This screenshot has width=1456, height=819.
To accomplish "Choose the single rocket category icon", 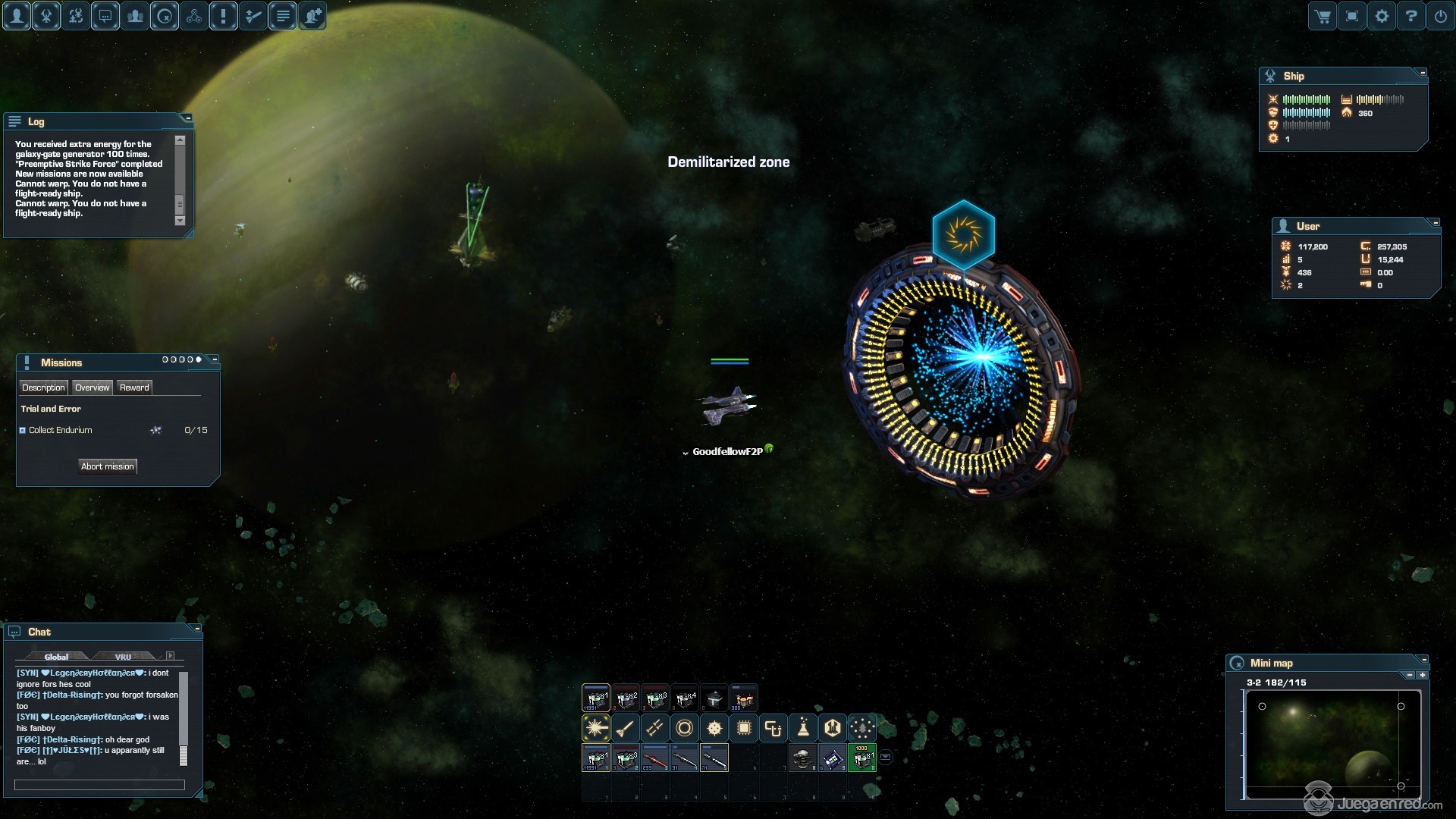I will [625, 728].
